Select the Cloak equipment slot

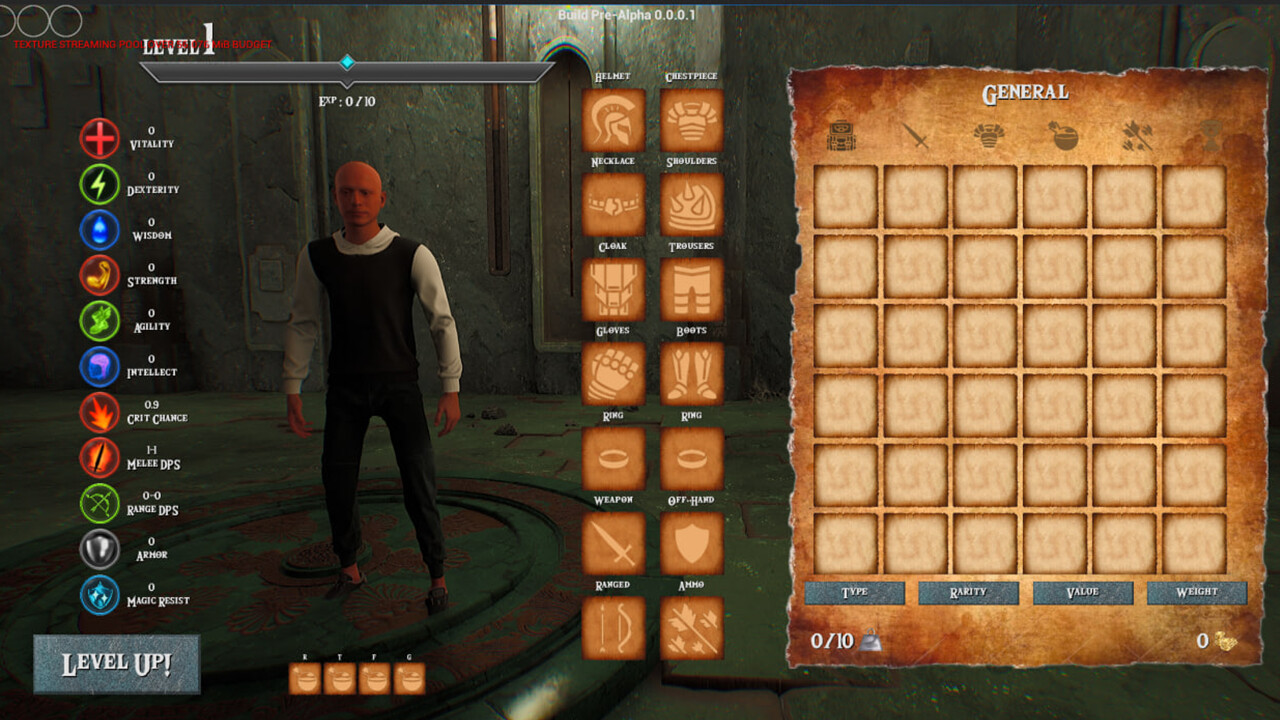(613, 288)
